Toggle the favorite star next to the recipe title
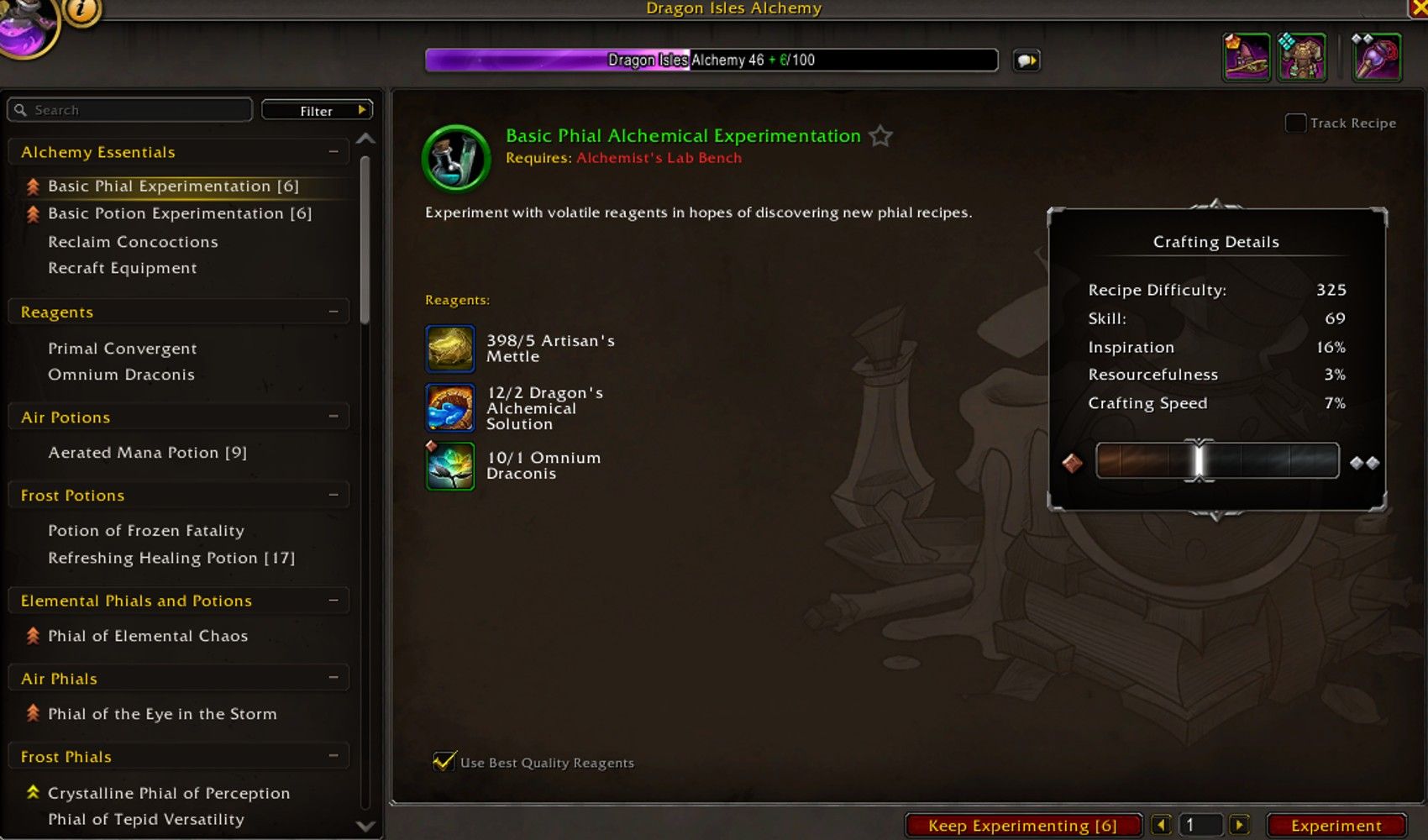 click(880, 135)
